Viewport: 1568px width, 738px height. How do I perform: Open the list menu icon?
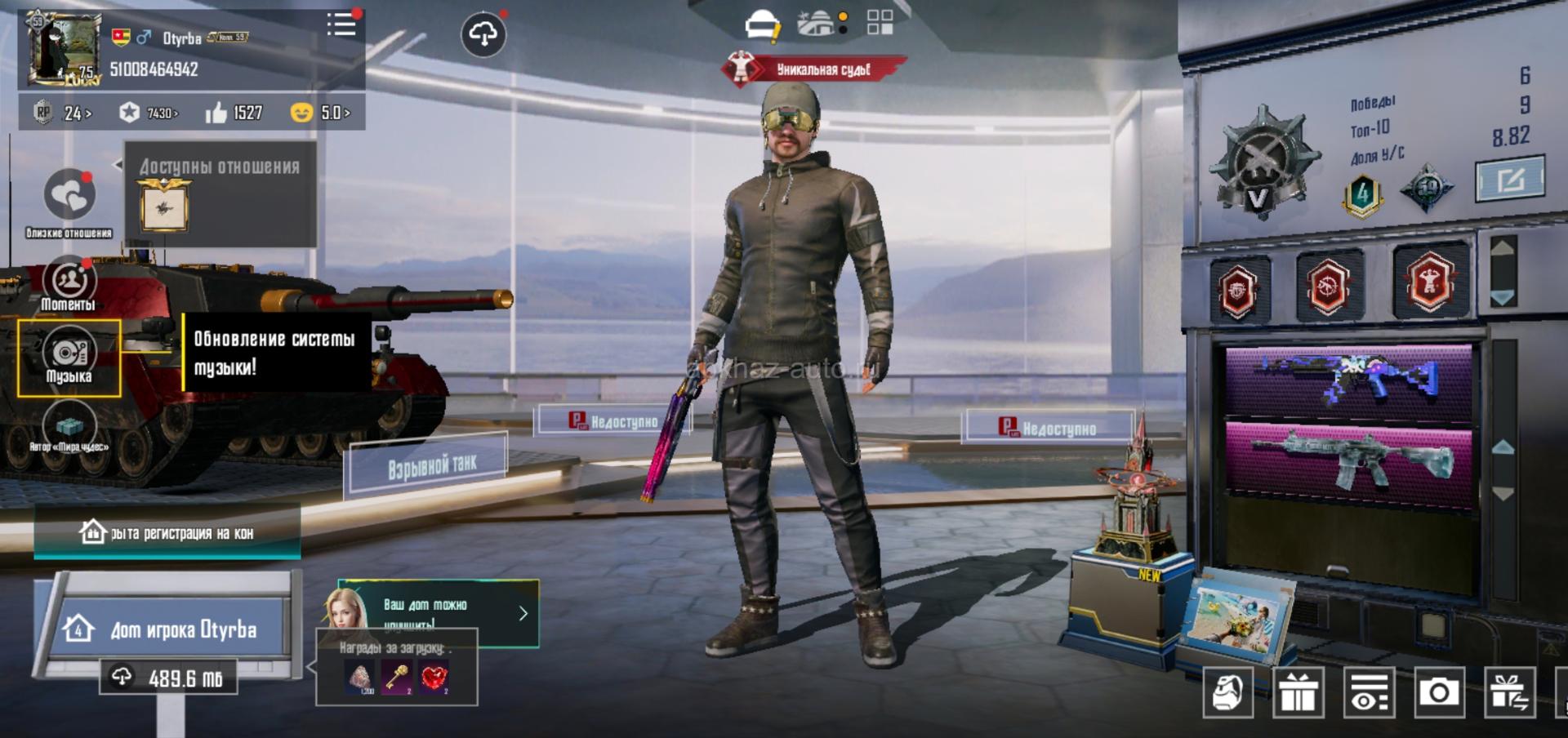341,24
